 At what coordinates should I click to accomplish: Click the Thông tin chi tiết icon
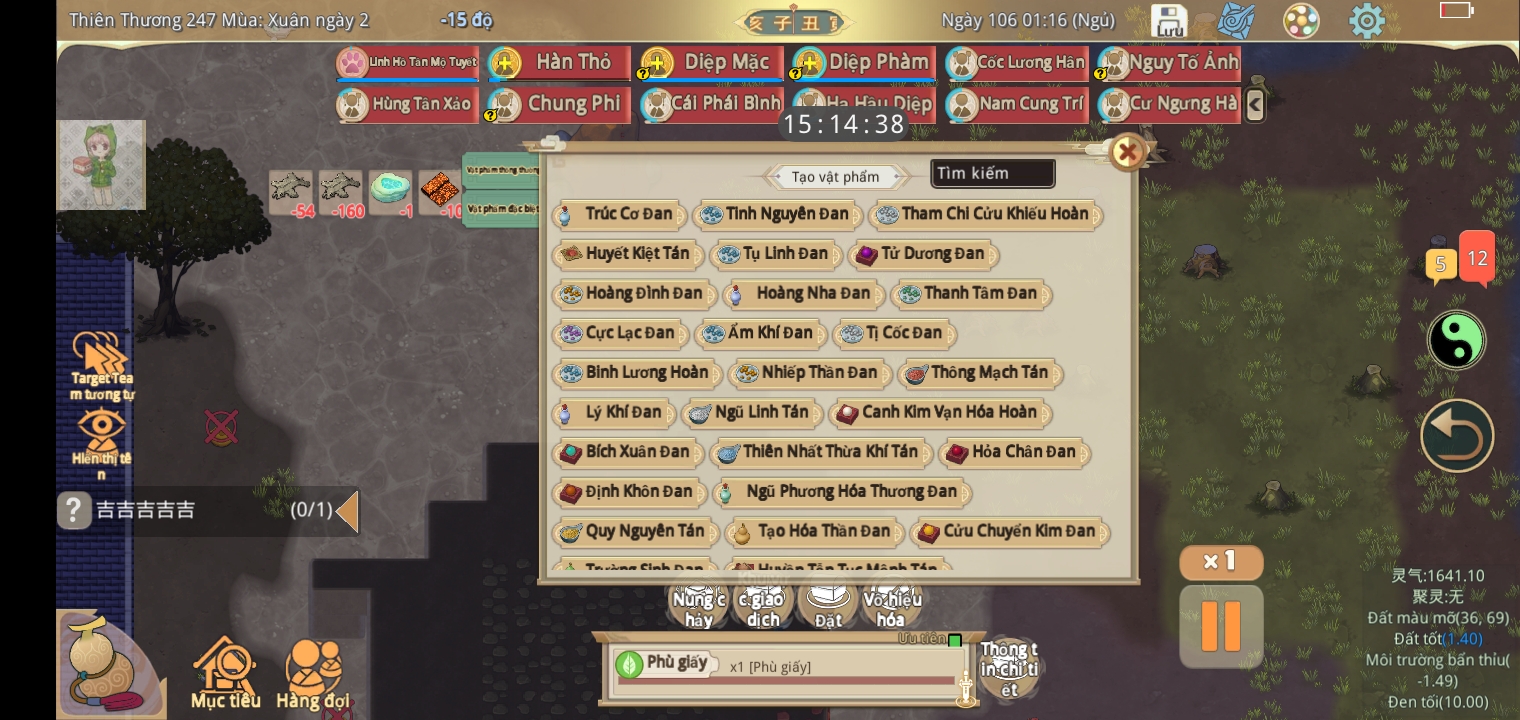pos(1009,668)
